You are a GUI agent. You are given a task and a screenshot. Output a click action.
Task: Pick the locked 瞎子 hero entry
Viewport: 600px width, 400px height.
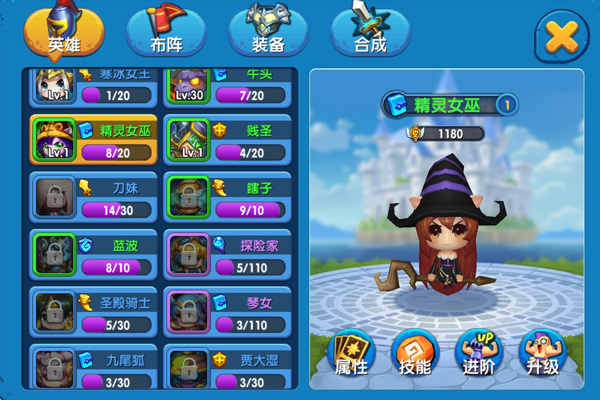point(228,197)
